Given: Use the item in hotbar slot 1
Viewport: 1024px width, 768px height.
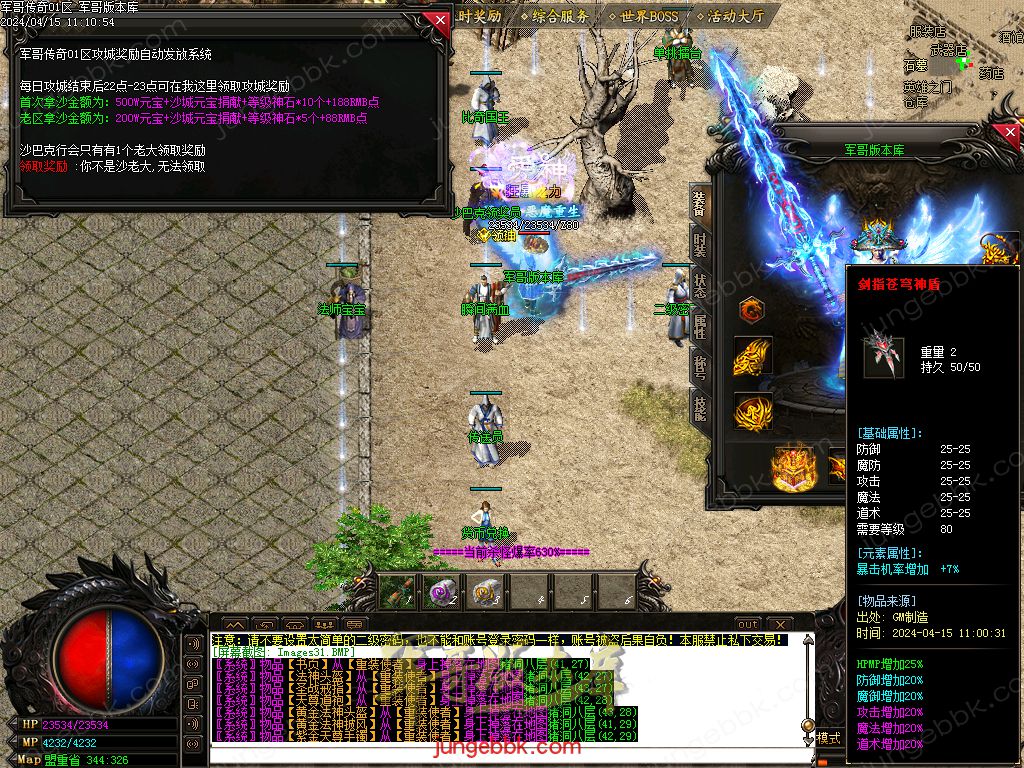Looking at the screenshot, I should (397, 592).
